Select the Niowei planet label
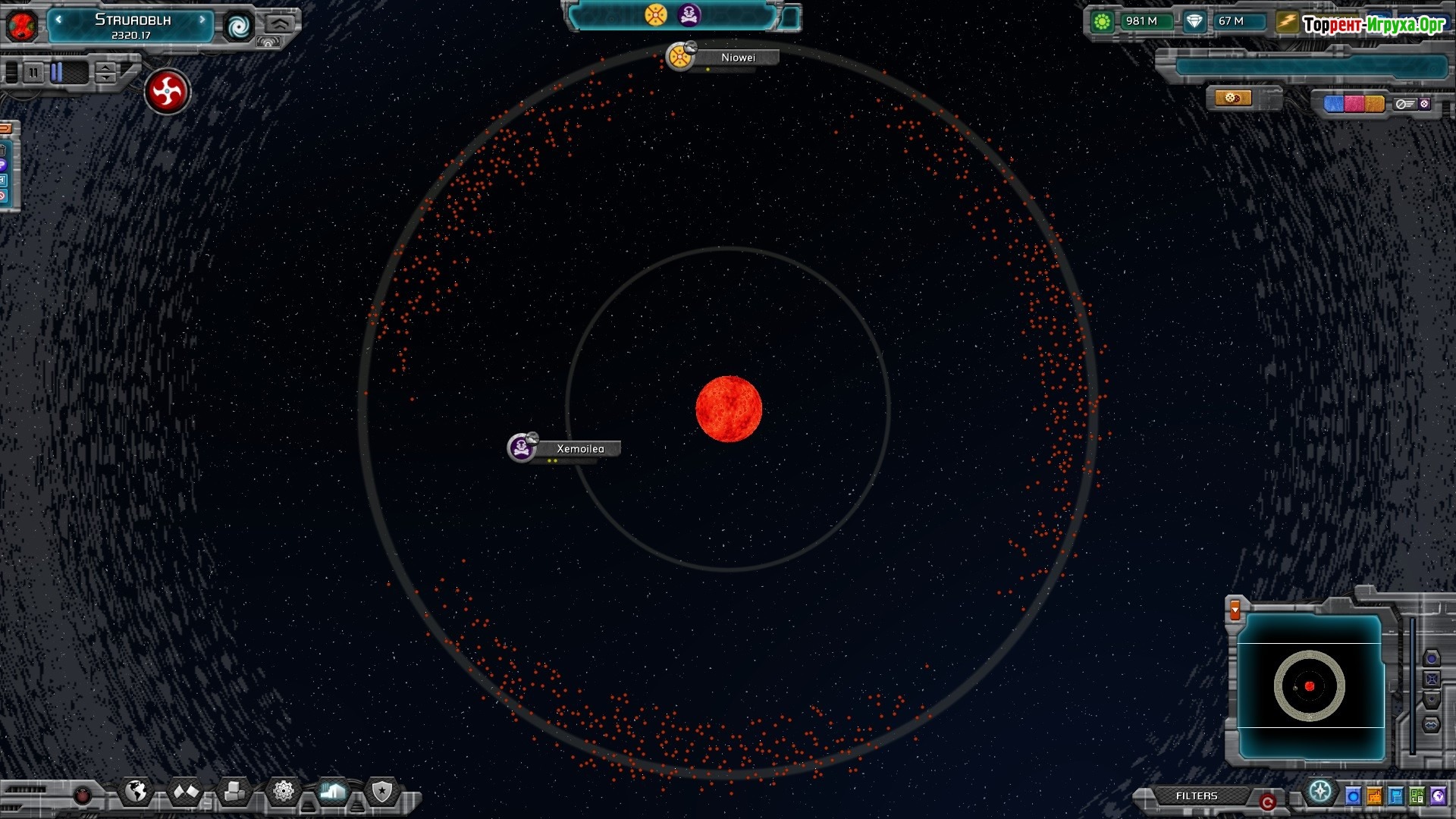Screen dimensions: 1456x819 (737, 58)
